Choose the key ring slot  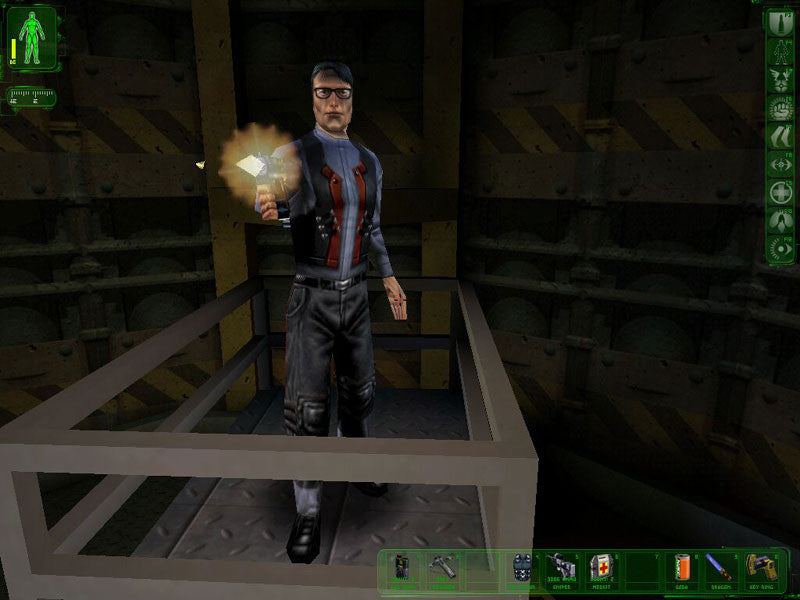[x=759, y=568]
